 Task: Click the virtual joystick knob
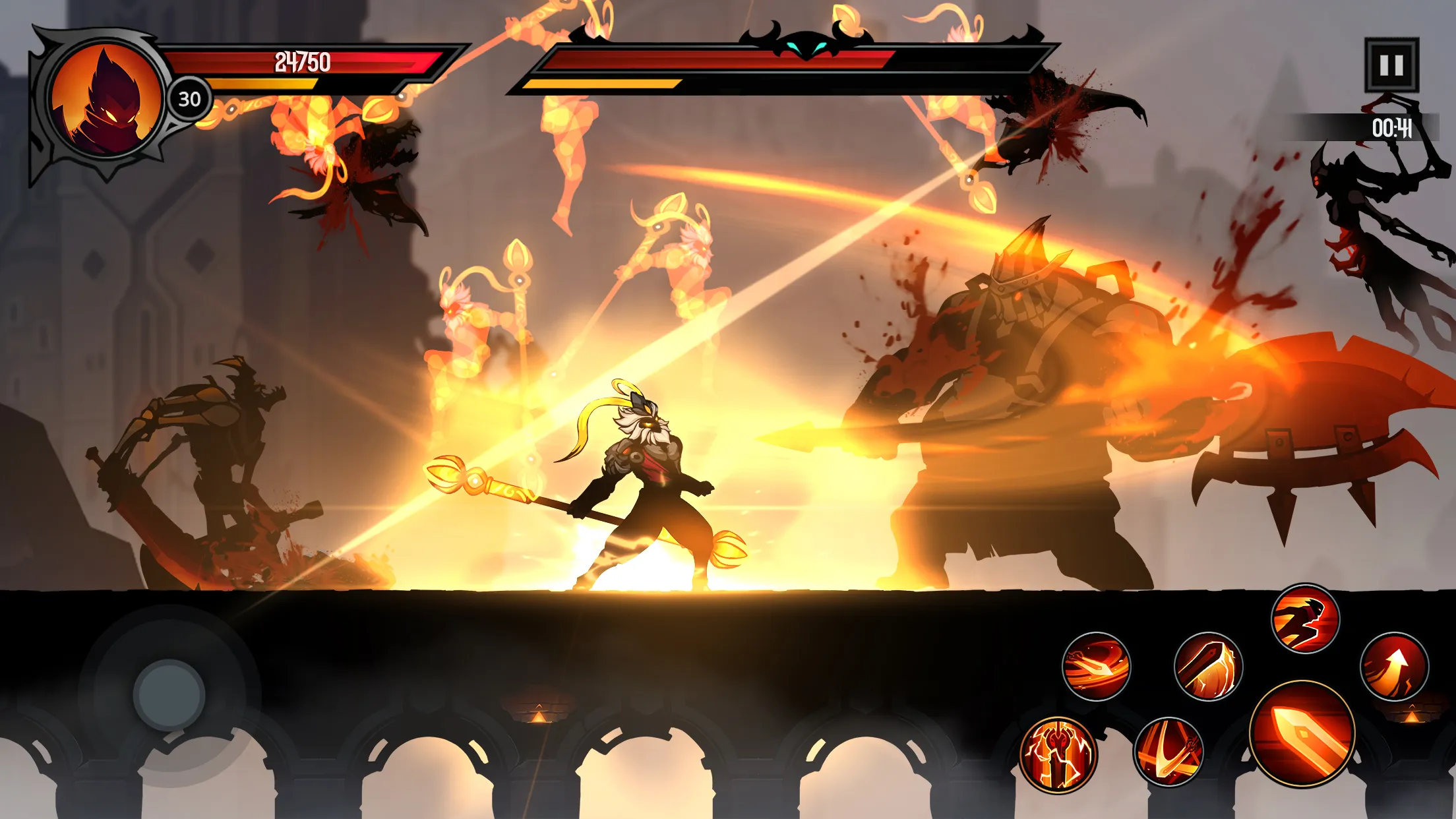click(169, 695)
